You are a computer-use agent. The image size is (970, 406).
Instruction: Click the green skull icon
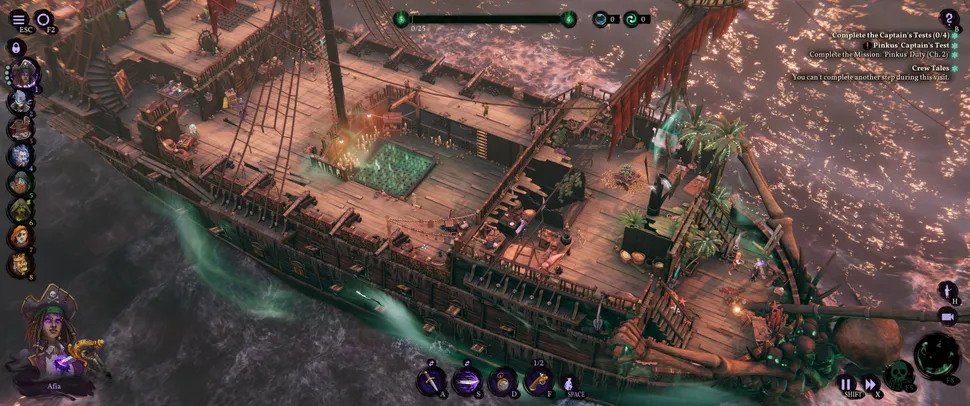coord(897,375)
